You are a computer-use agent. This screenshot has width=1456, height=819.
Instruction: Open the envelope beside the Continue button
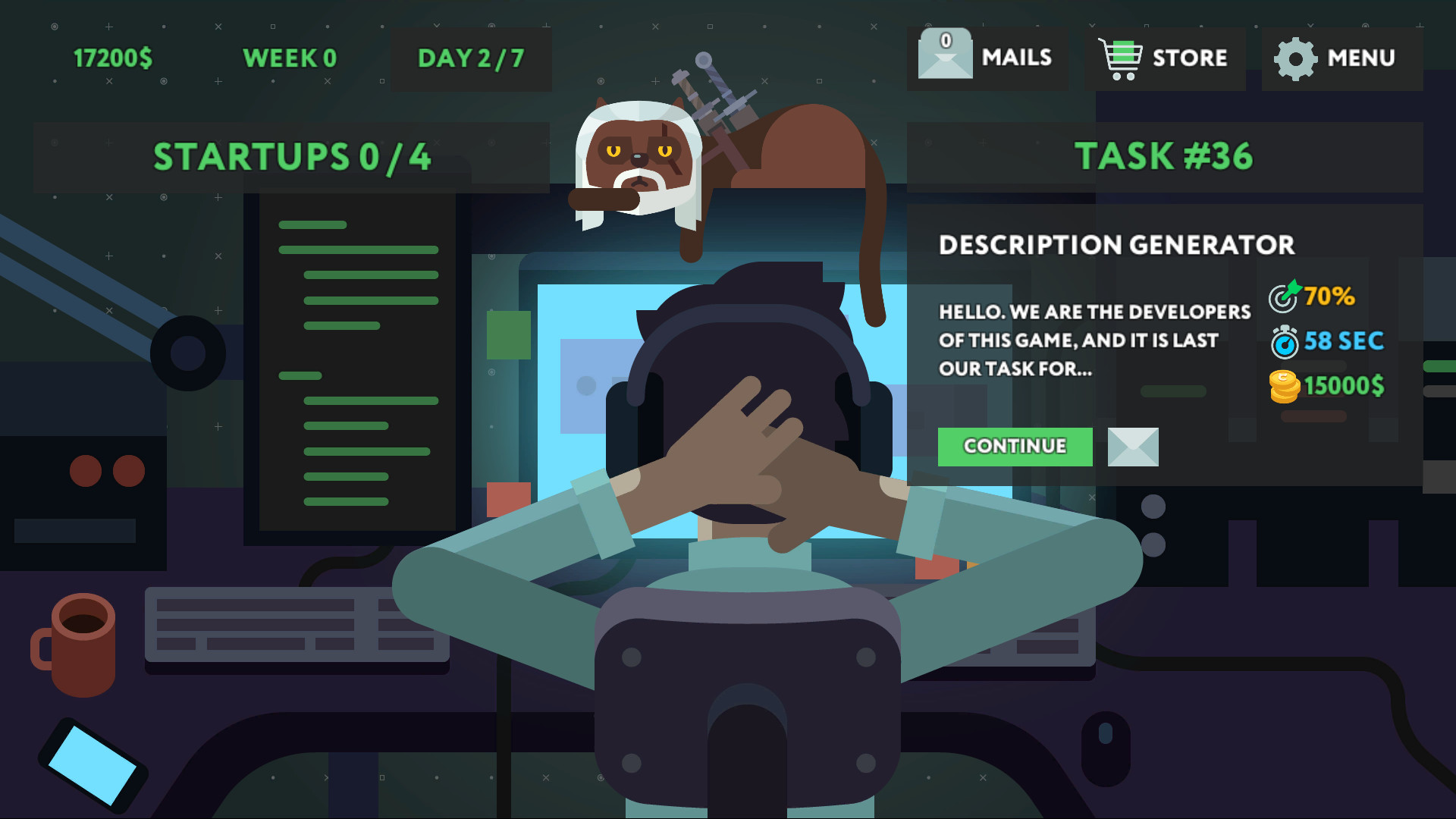point(1131,447)
